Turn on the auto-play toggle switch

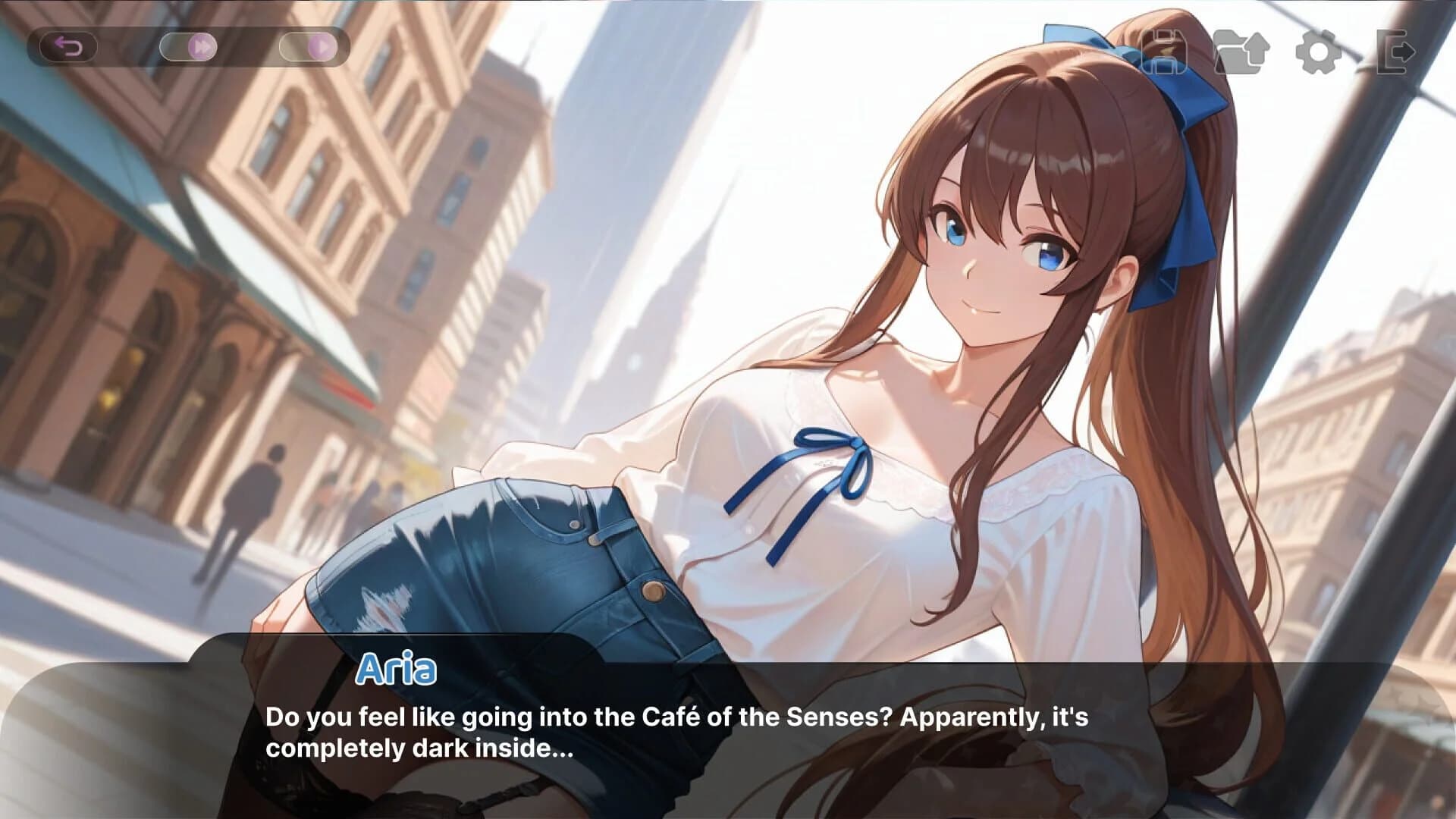(311, 47)
